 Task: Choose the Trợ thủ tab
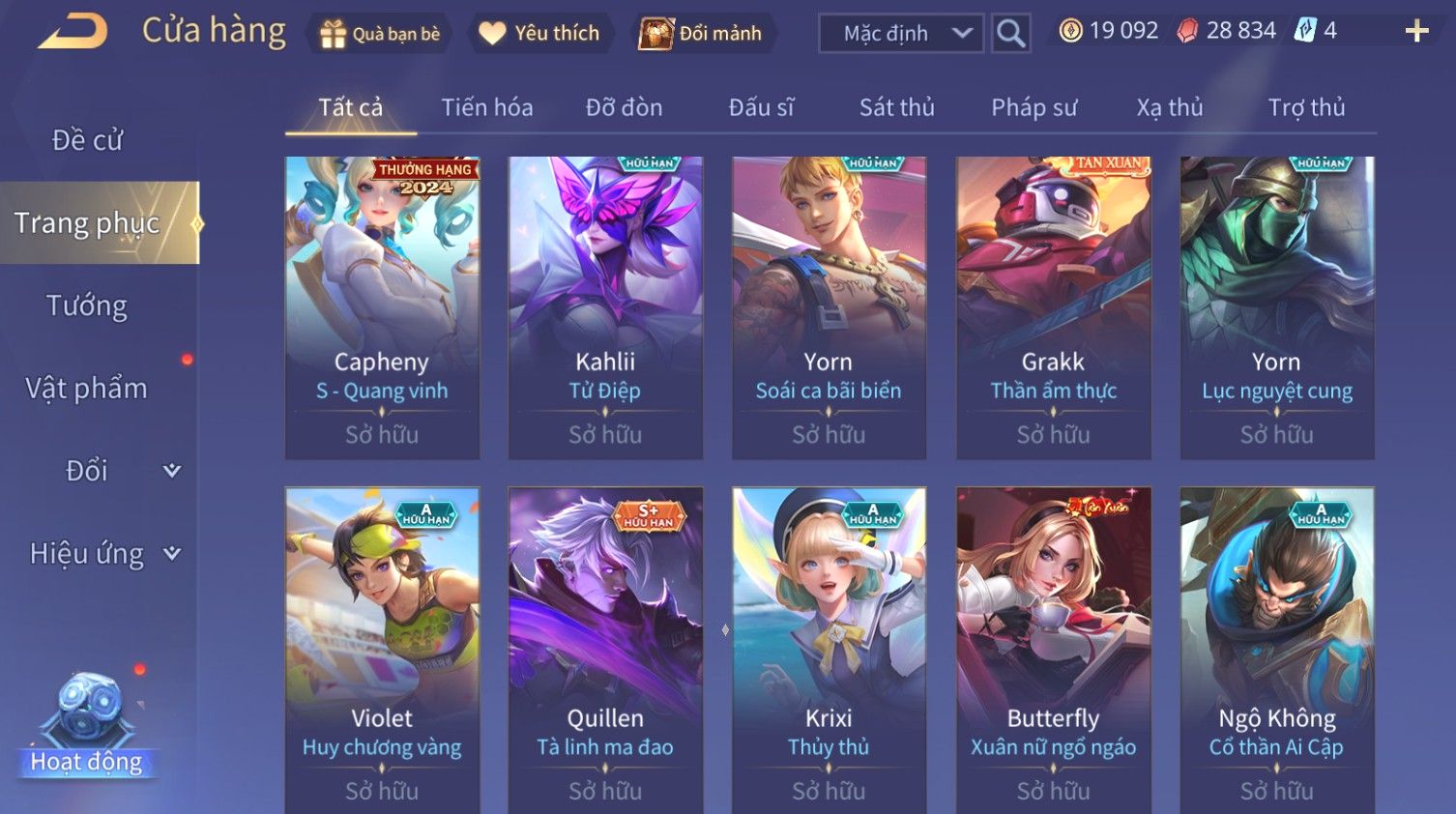(x=1306, y=107)
